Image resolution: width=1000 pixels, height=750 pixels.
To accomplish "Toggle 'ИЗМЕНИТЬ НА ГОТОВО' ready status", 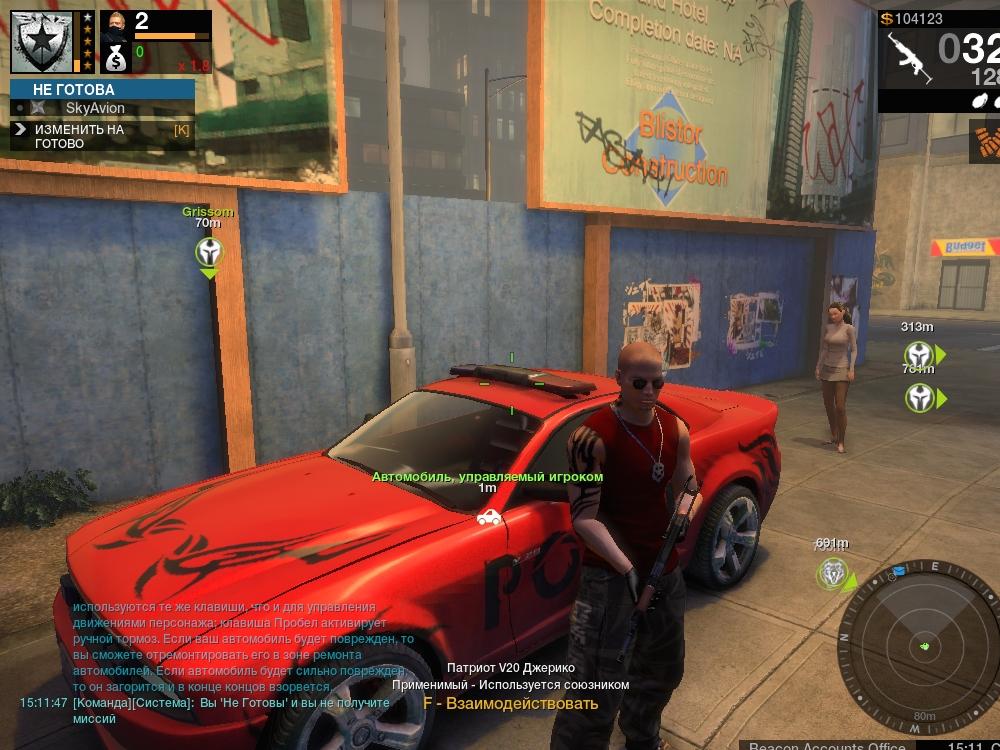I will pos(102,136).
